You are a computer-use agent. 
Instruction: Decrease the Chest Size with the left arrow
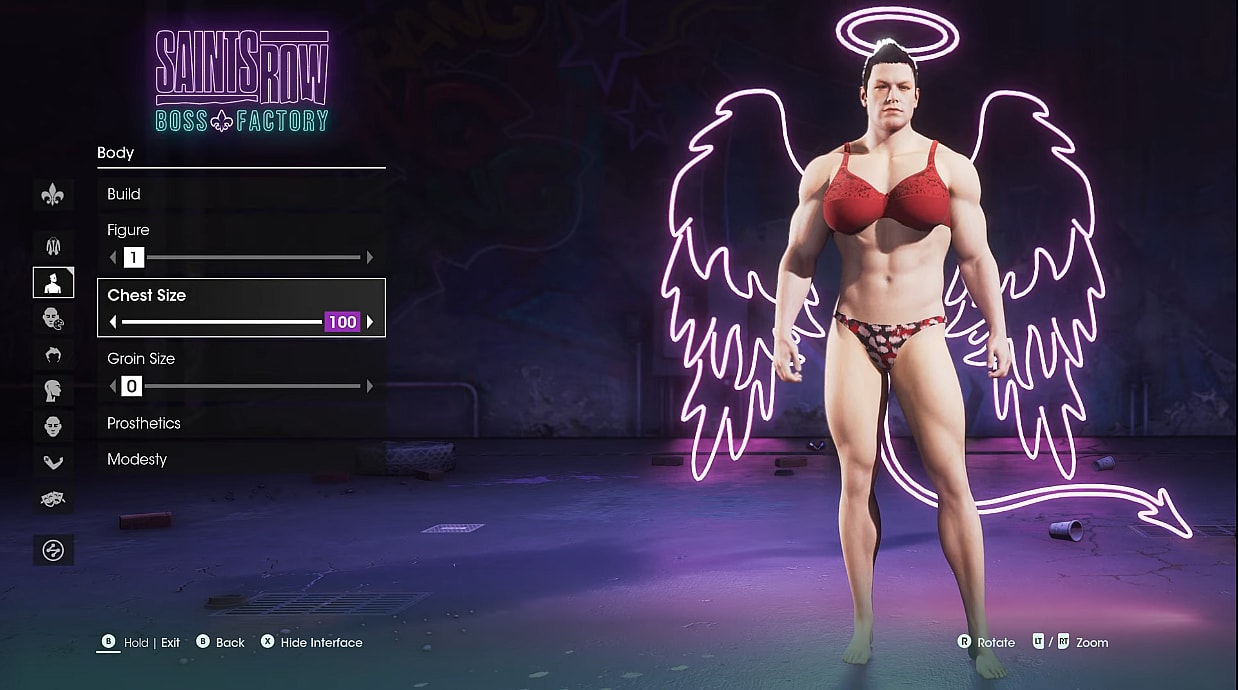(x=113, y=322)
